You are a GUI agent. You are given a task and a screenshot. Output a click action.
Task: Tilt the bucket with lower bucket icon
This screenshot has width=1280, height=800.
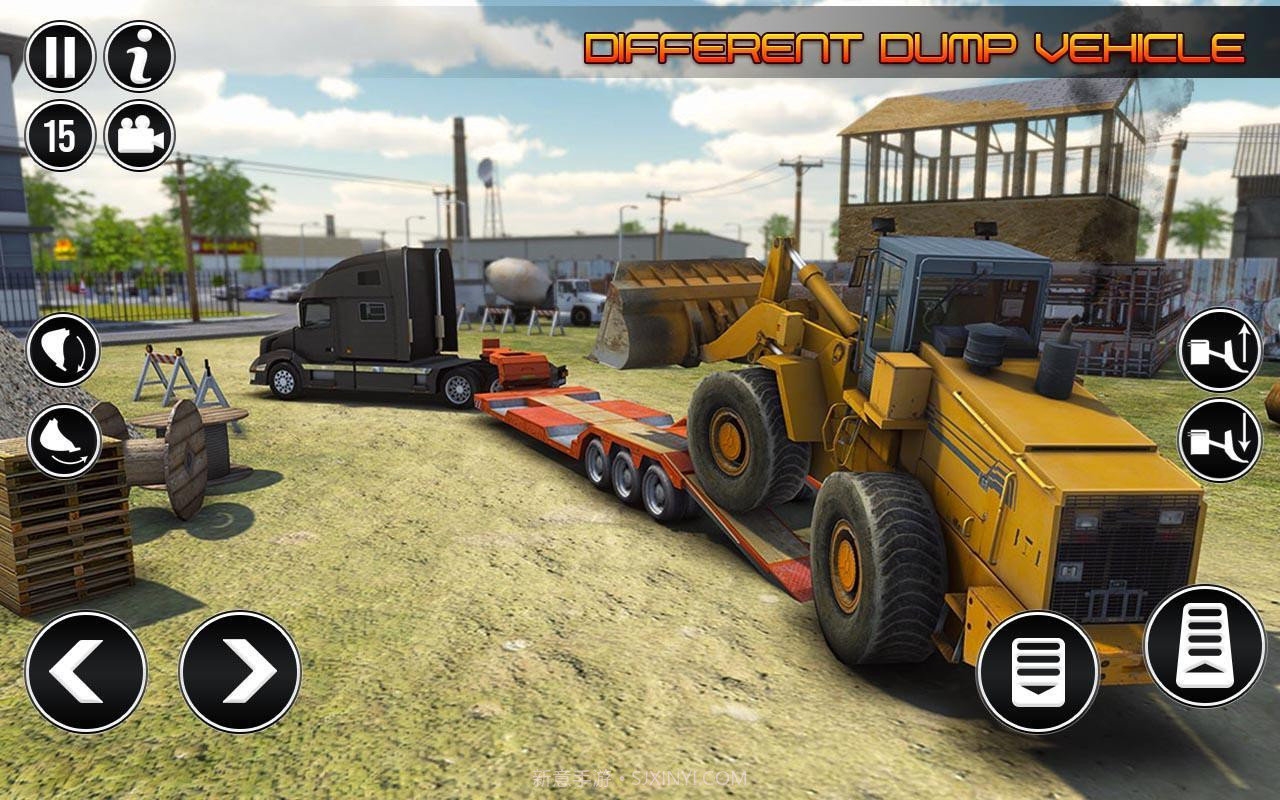[x=63, y=440]
